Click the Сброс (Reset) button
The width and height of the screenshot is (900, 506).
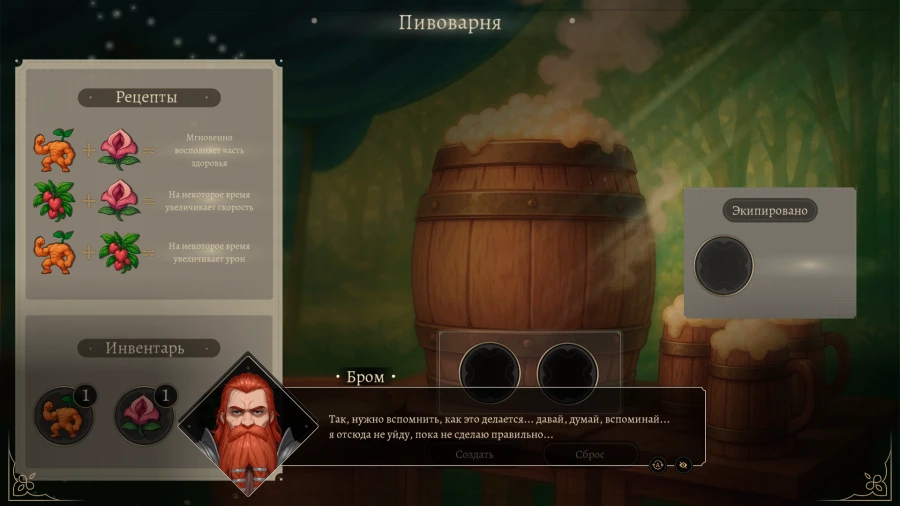590,454
